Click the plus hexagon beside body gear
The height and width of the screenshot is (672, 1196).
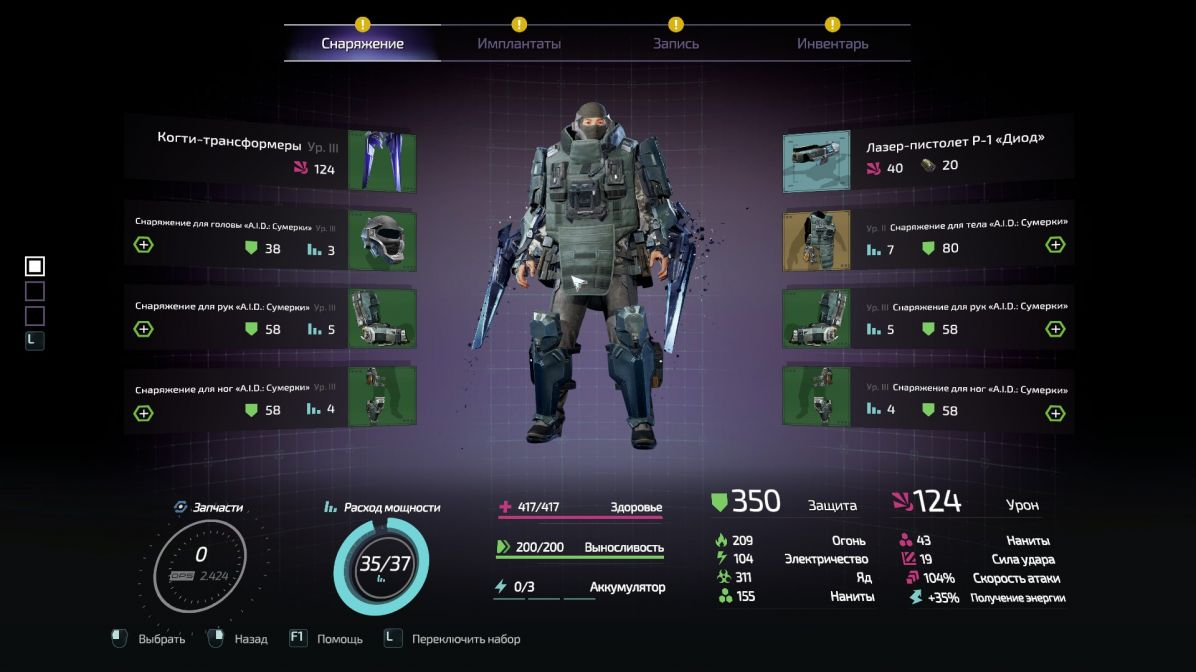[x=1055, y=245]
